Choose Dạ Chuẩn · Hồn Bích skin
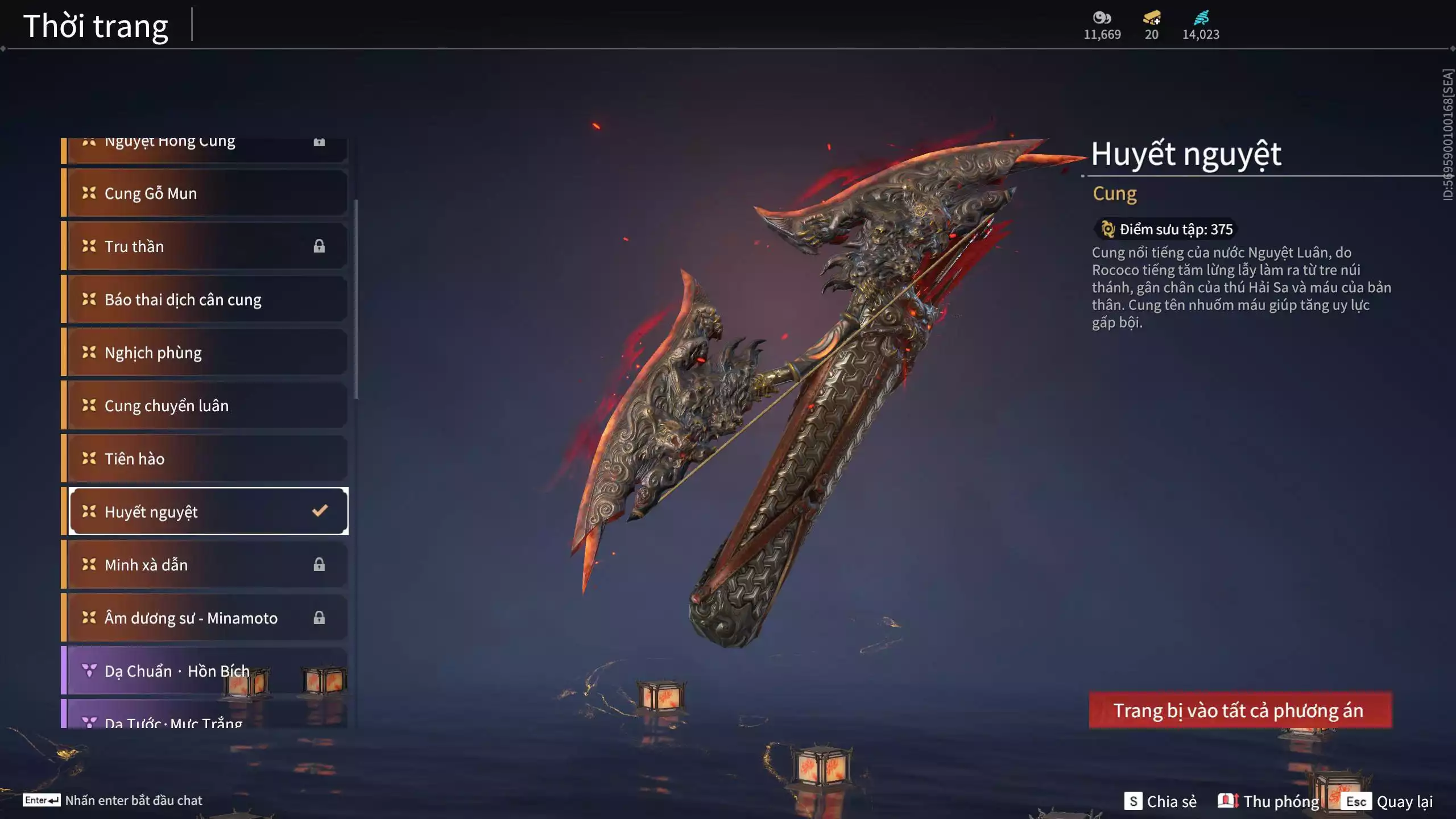 coord(206,671)
